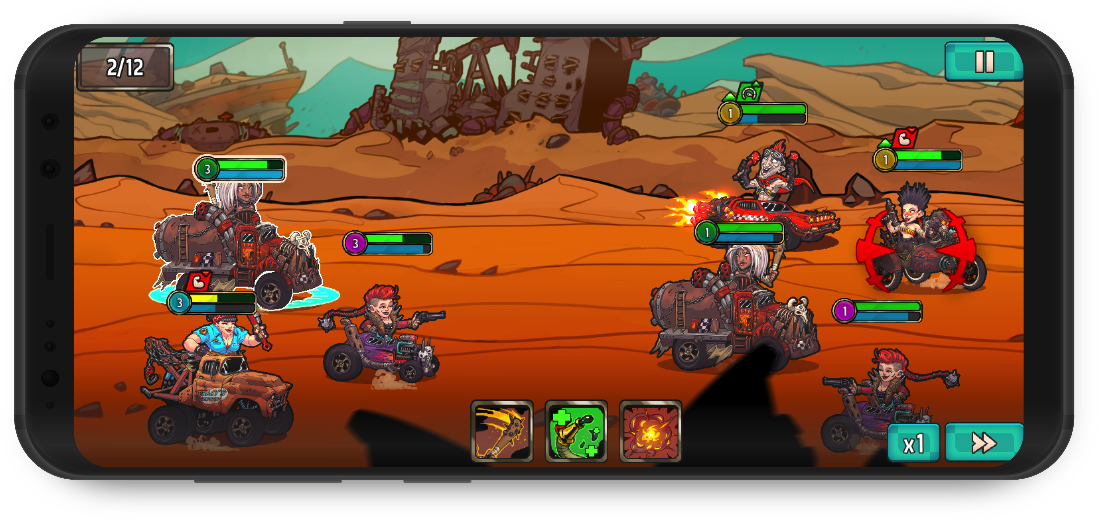Use the green repair wrench ability
The image size is (1100, 520).
pyautogui.click(x=576, y=431)
